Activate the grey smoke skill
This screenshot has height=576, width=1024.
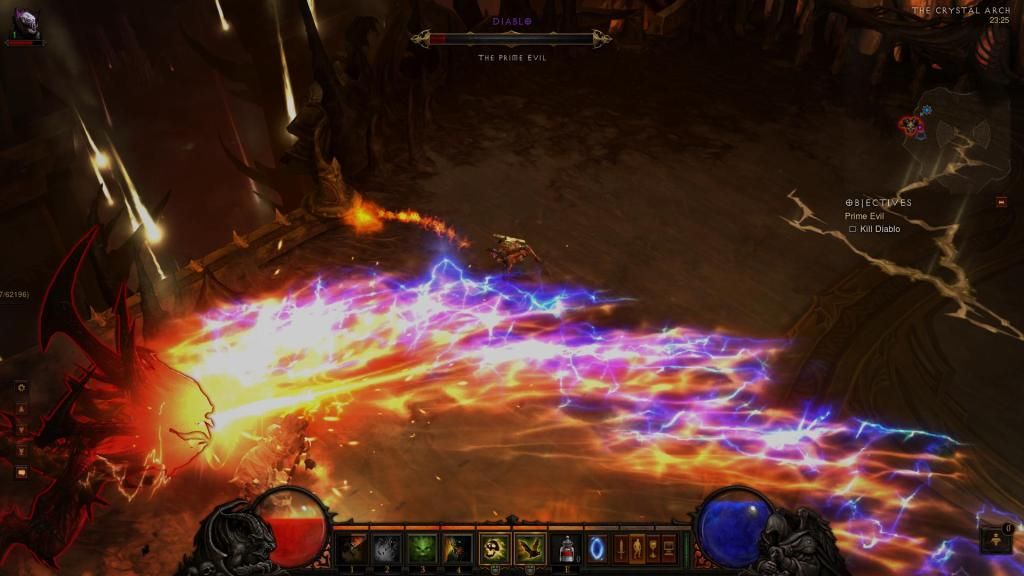(386, 548)
